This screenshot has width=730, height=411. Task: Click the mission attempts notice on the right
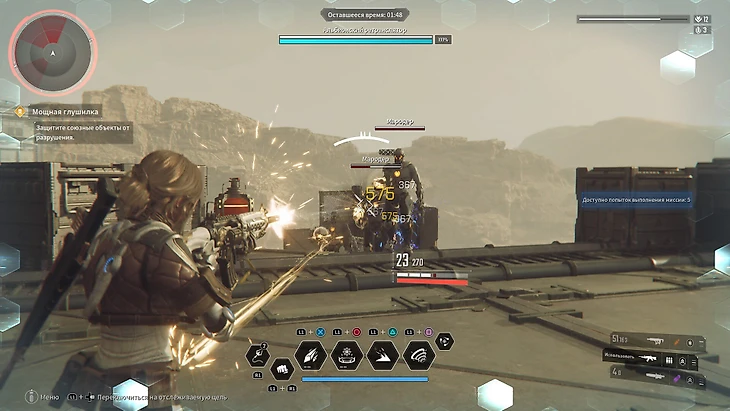click(636, 200)
